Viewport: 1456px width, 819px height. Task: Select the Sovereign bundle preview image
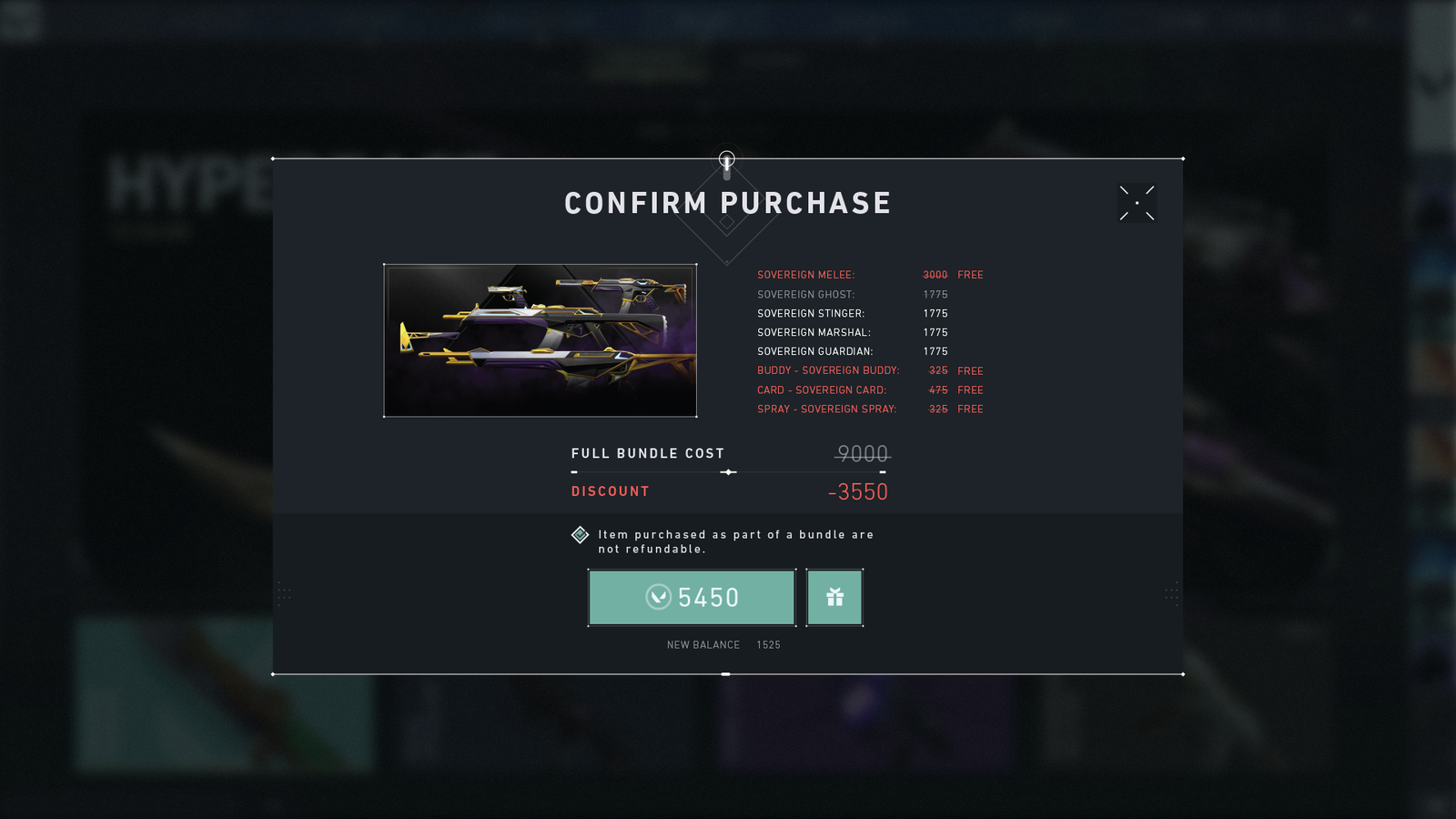pos(541,340)
